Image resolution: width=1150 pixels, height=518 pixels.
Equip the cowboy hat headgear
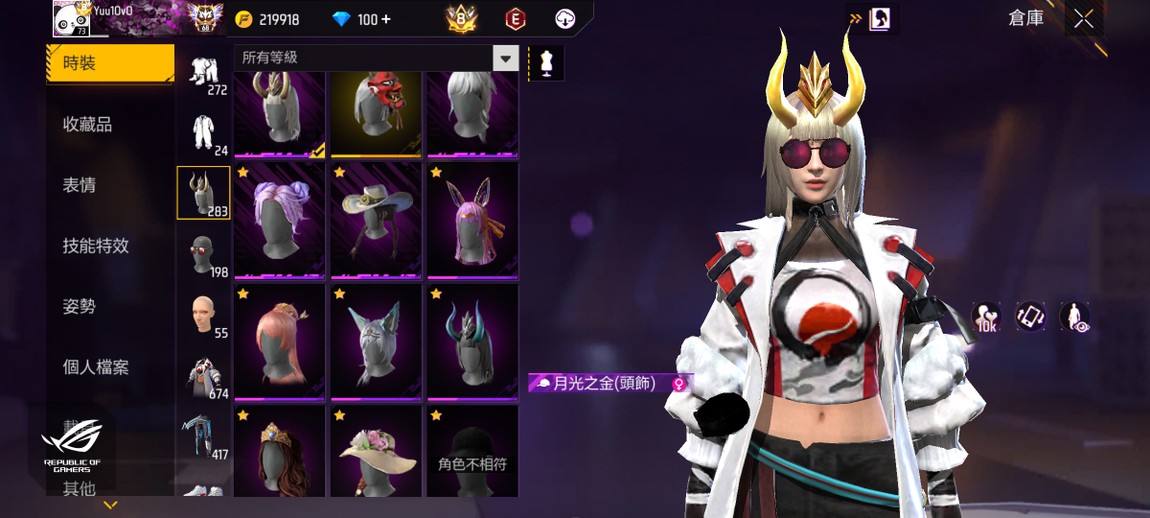click(x=376, y=220)
